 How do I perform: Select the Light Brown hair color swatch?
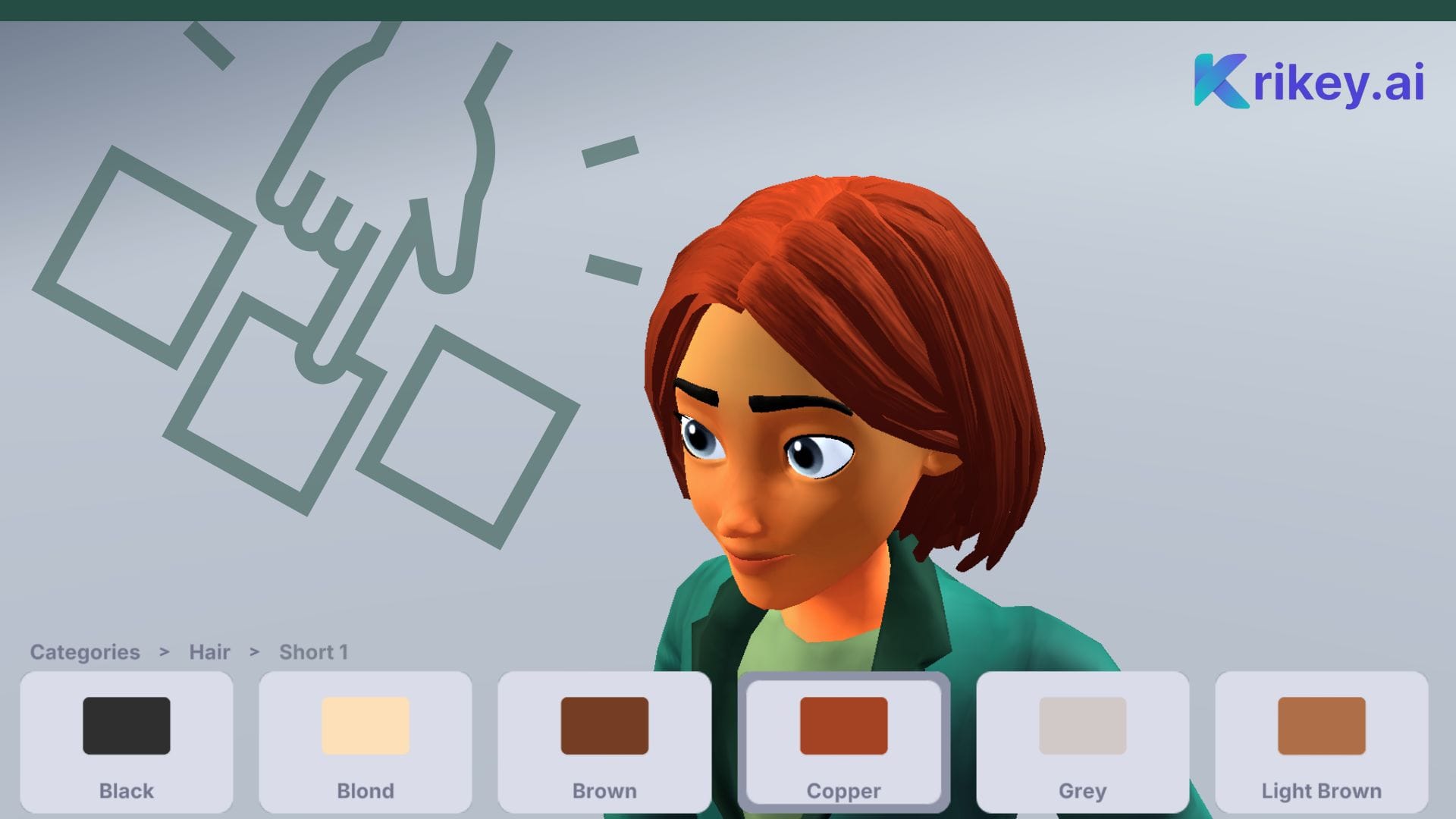pyautogui.click(x=1321, y=724)
